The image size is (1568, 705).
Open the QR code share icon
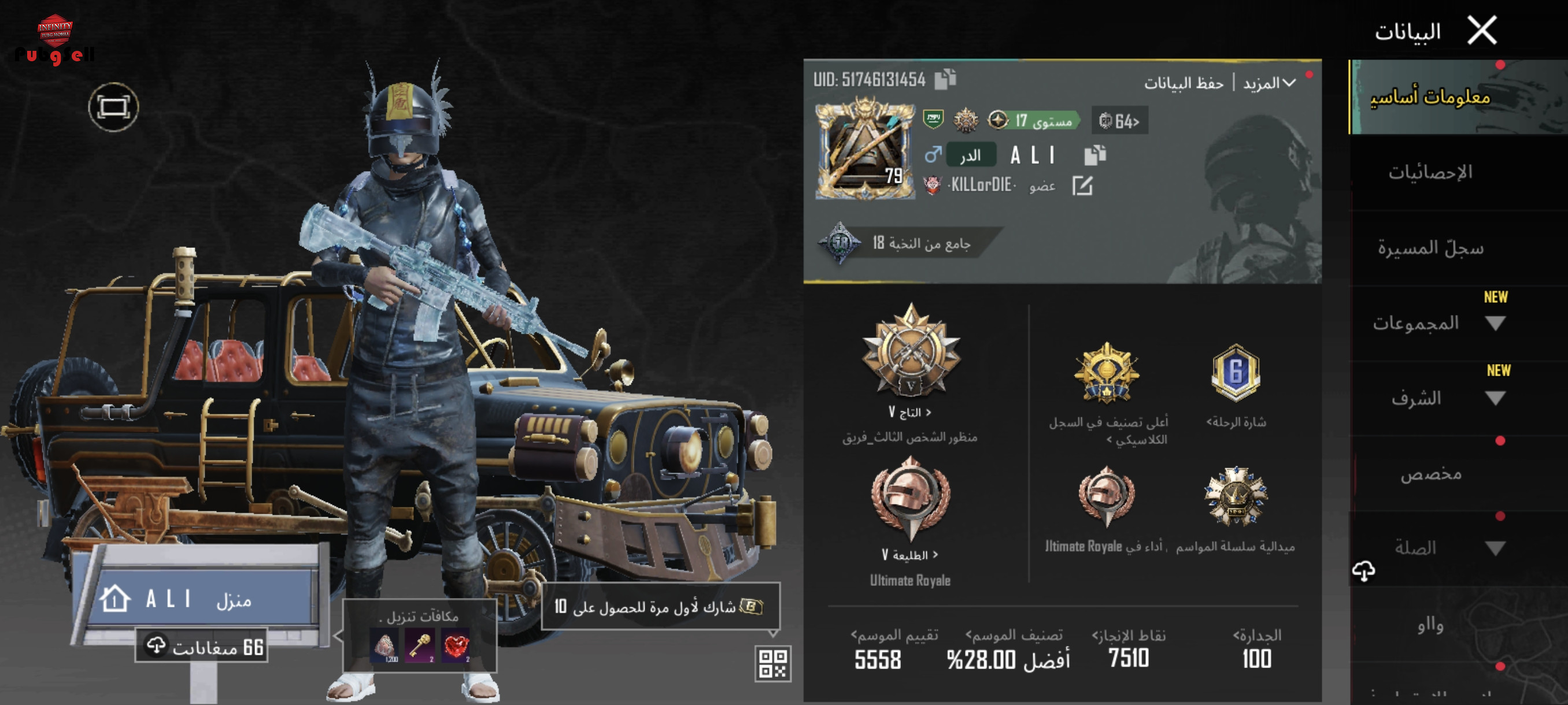pos(772,663)
